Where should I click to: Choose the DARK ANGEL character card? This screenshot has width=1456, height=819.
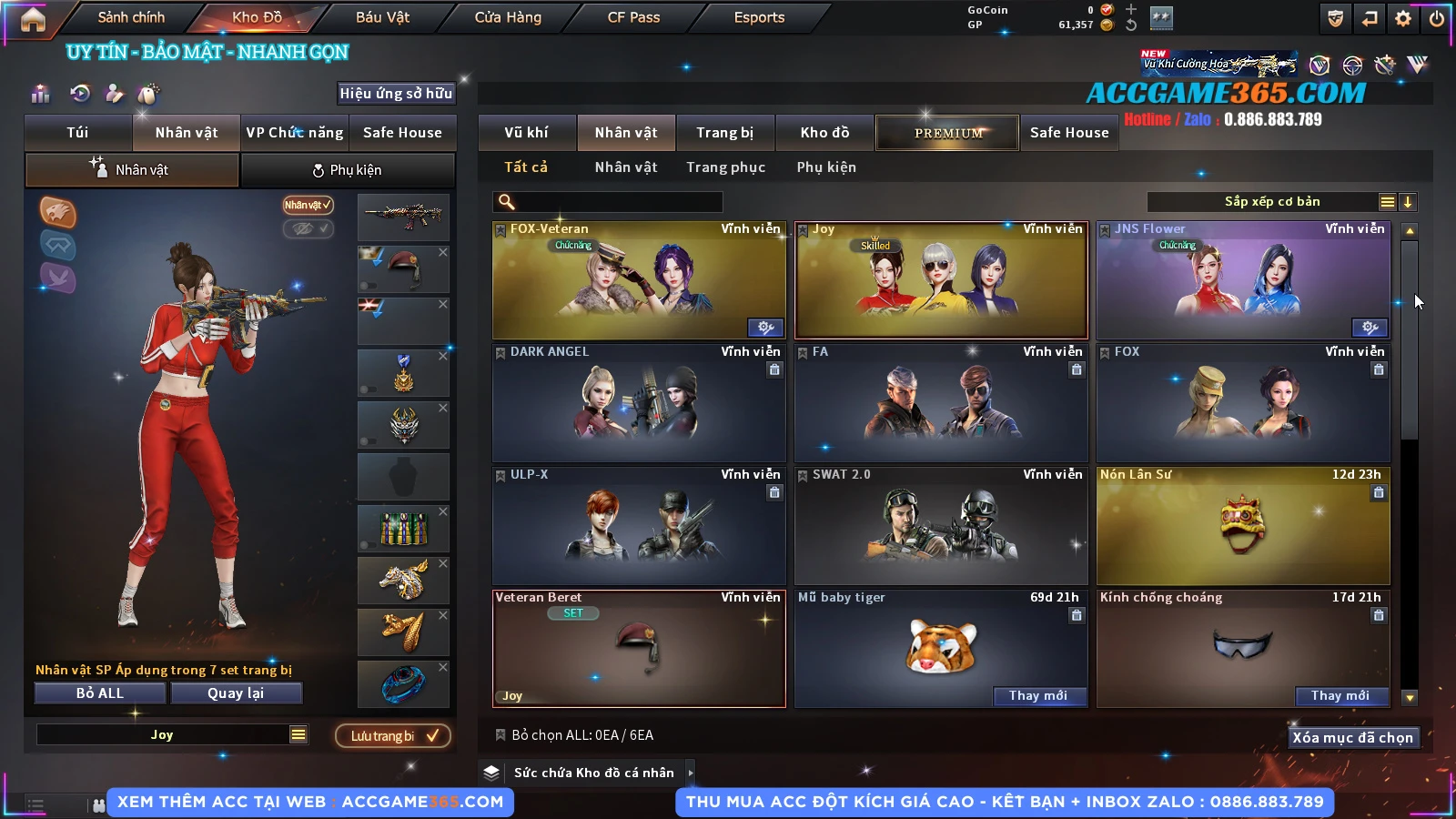click(638, 403)
